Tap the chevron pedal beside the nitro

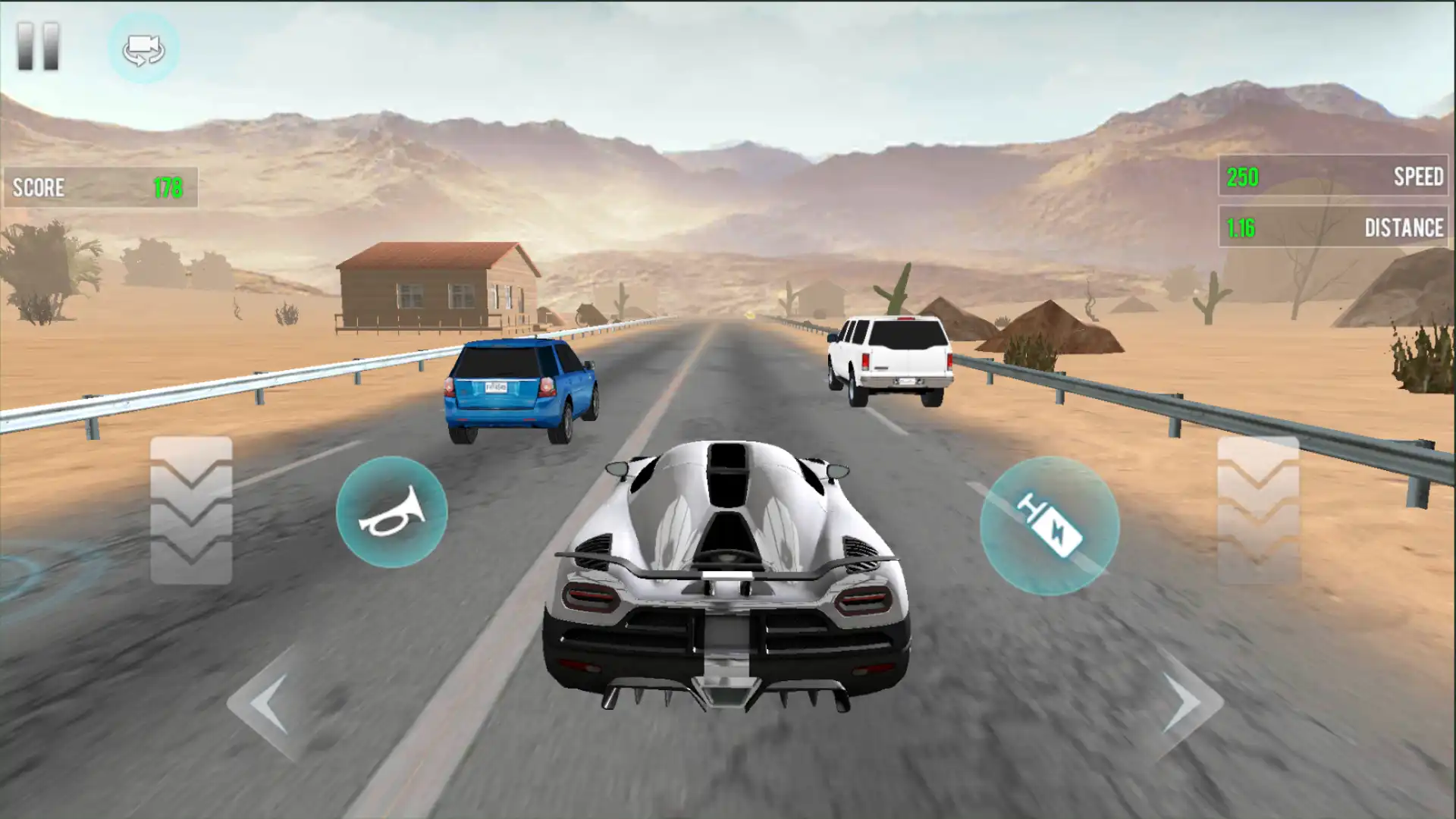point(1258,510)
